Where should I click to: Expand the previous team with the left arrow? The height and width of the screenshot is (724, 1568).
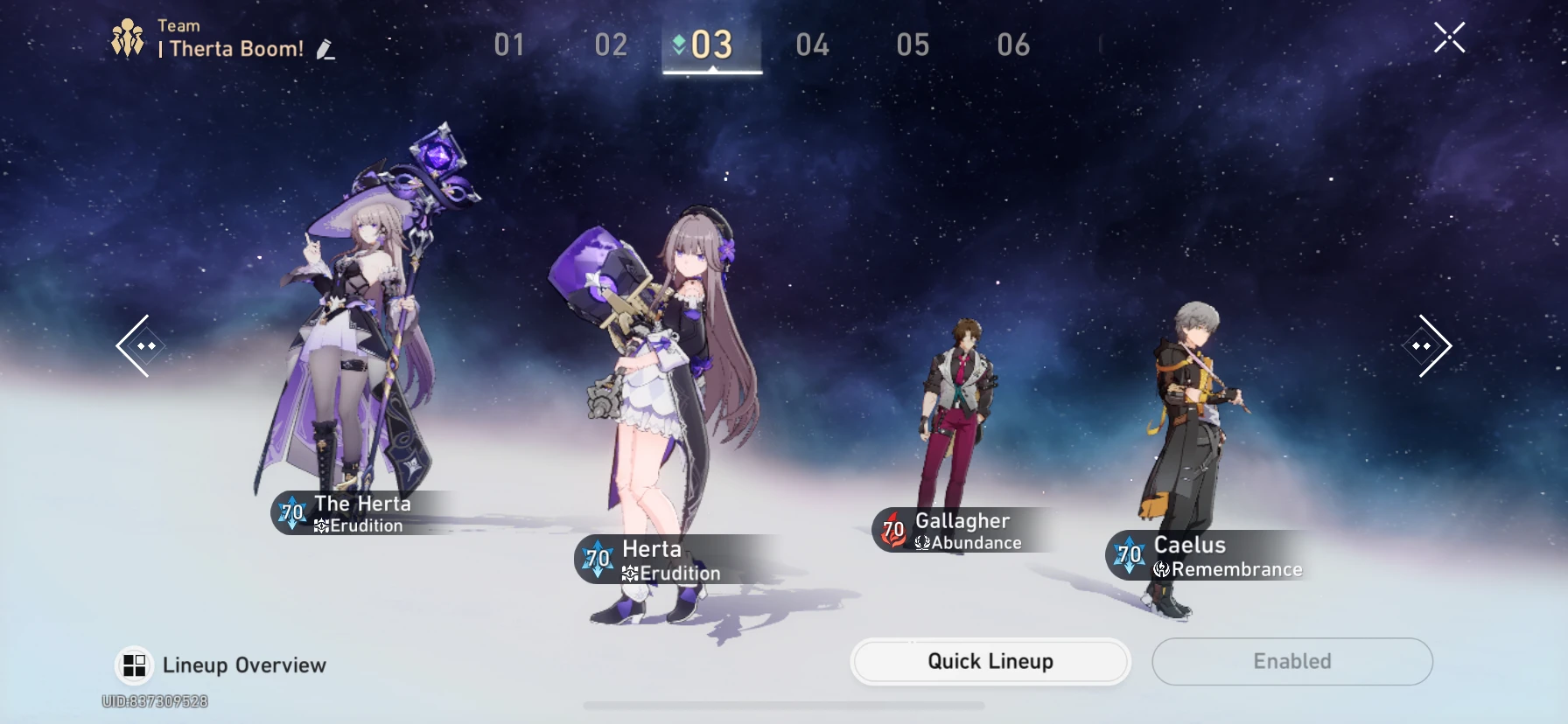138,346
